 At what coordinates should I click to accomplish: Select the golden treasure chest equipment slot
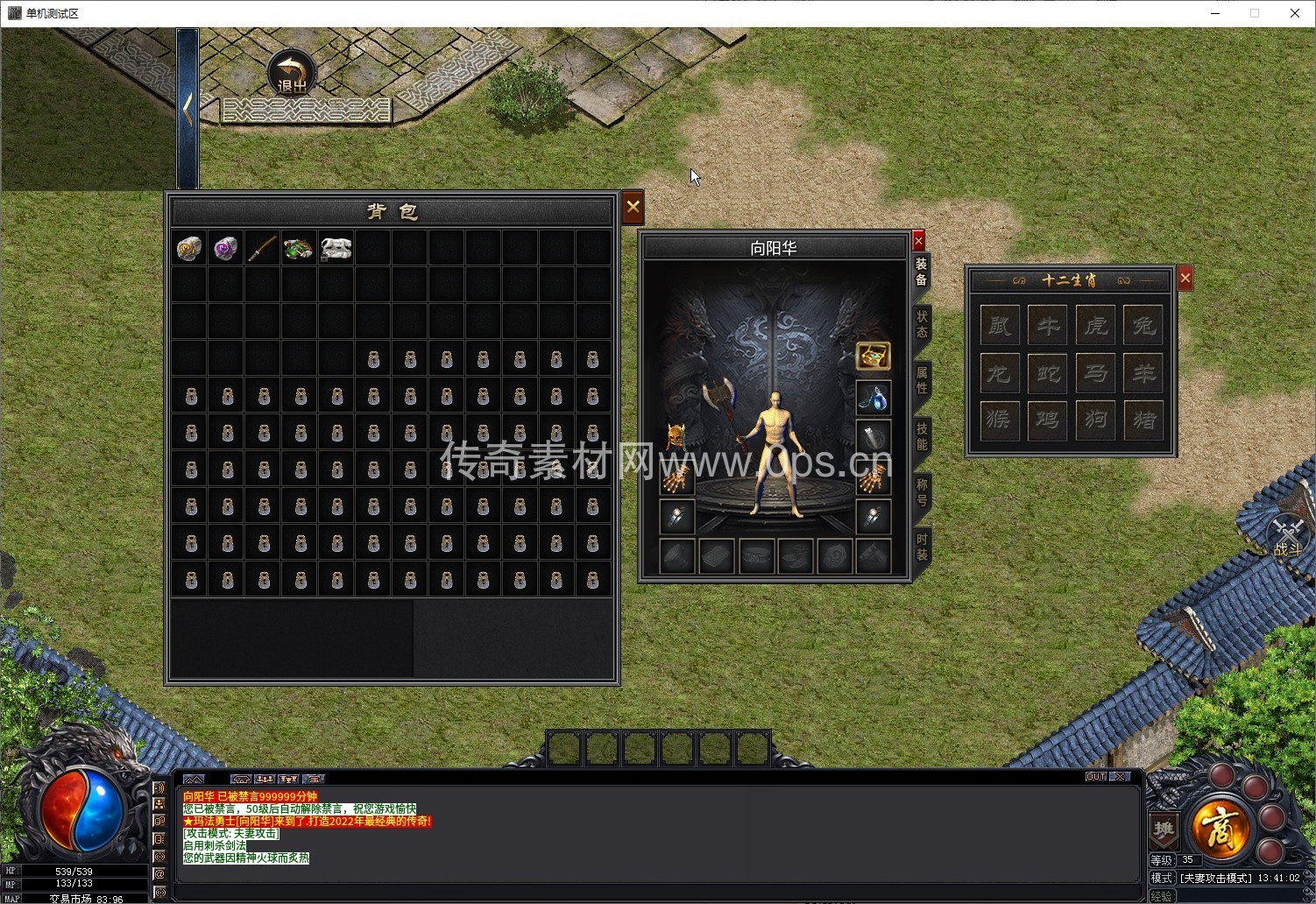tap(873, 356)
